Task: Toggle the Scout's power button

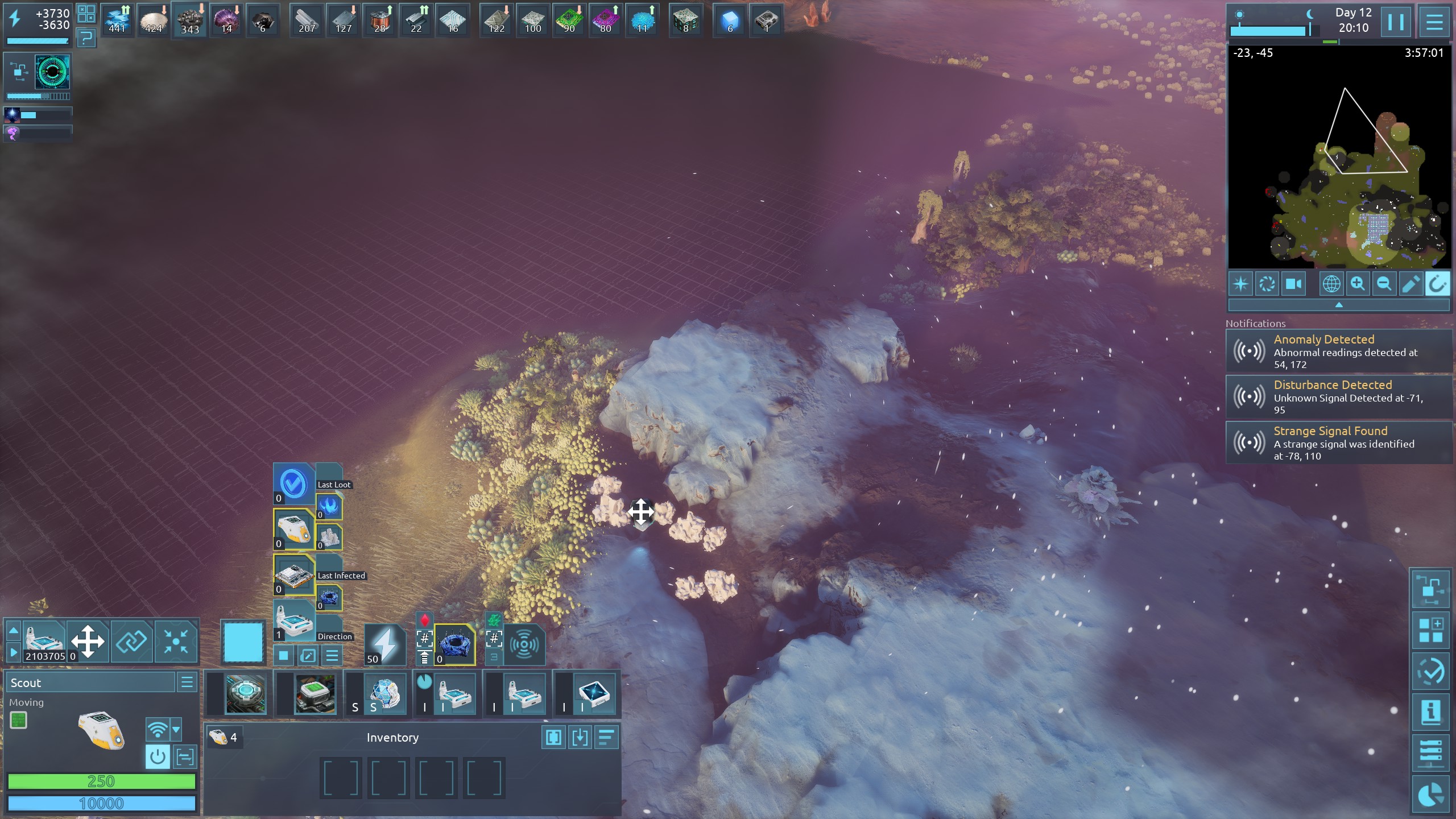Action: [x=158, y=756]
